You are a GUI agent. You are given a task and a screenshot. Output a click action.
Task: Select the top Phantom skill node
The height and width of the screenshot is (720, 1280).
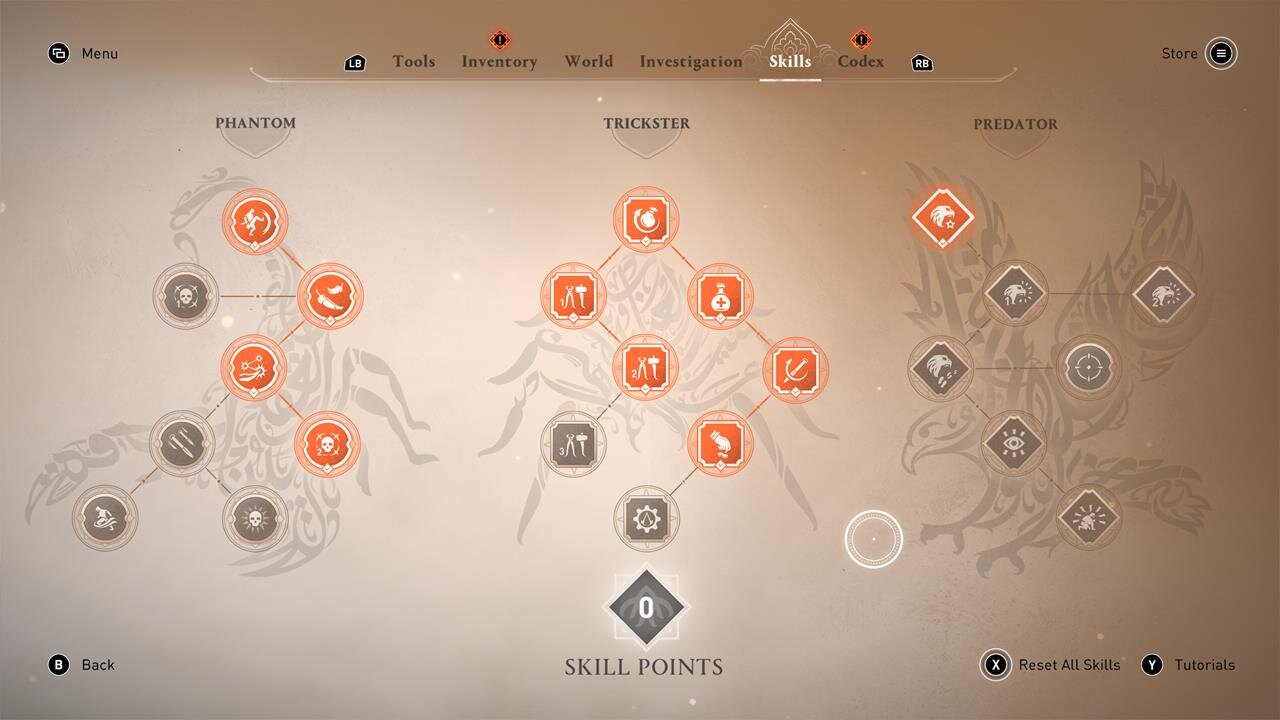pyautogui.click(x=255, y=221)
